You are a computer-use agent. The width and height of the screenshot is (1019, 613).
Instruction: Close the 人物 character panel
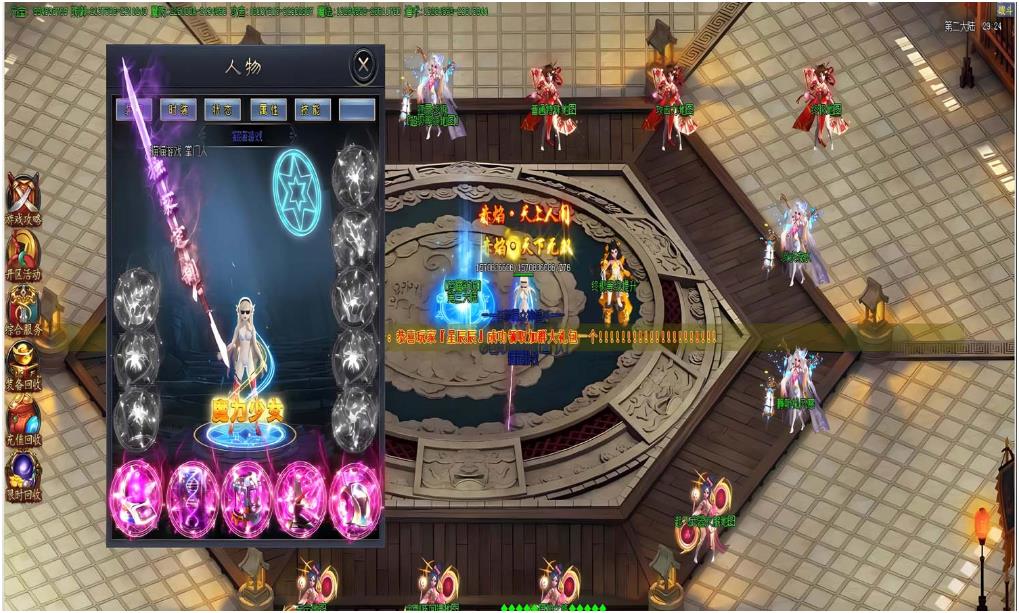pyautogui.click(x=363, y=65)
